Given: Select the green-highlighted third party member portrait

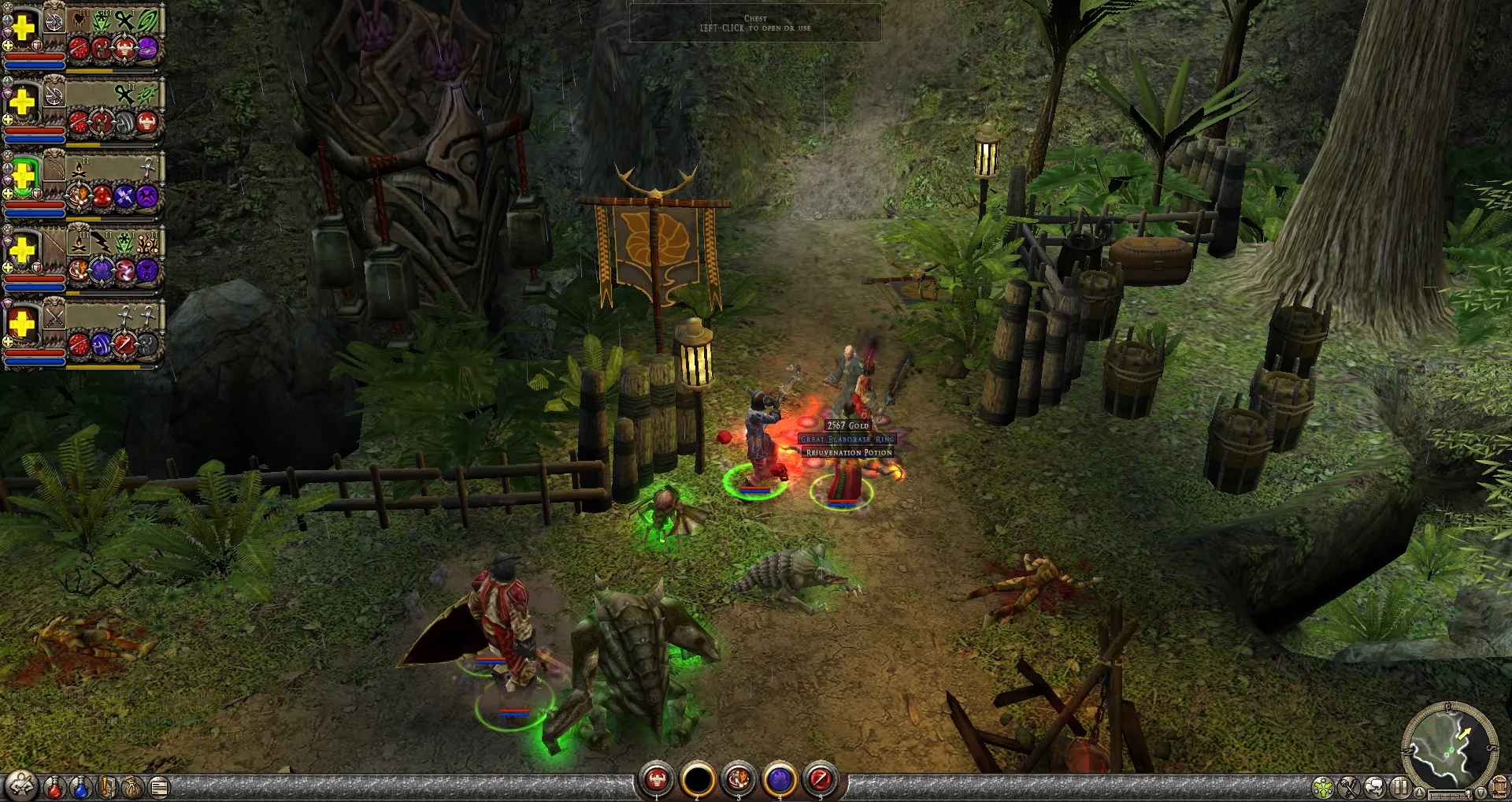Looking at the screenshot, I should [24, 177].
